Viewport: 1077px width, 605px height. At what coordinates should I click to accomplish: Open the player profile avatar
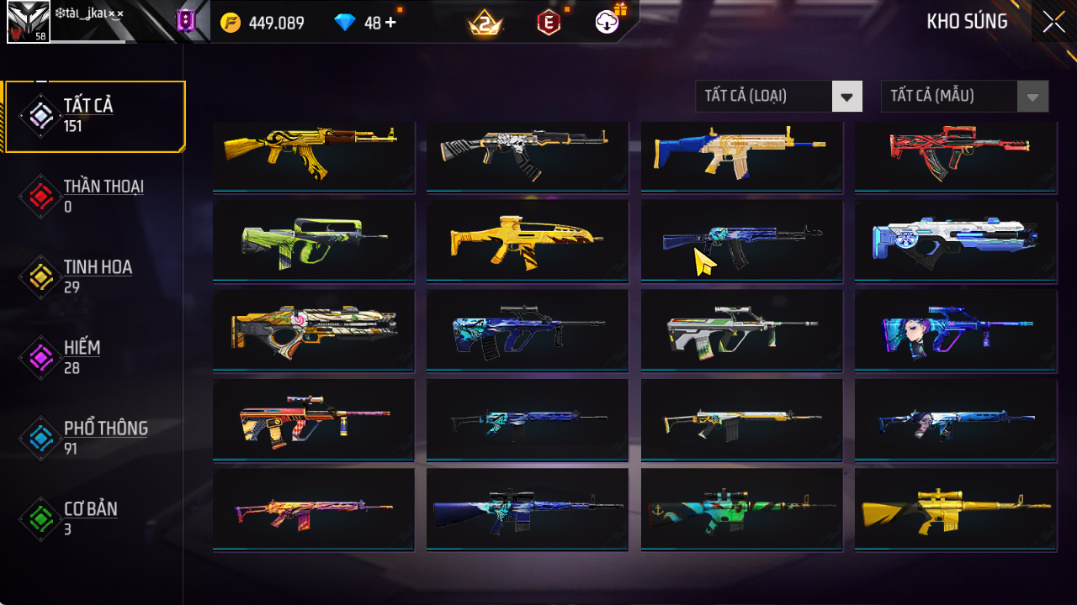(x=27, y=21)
